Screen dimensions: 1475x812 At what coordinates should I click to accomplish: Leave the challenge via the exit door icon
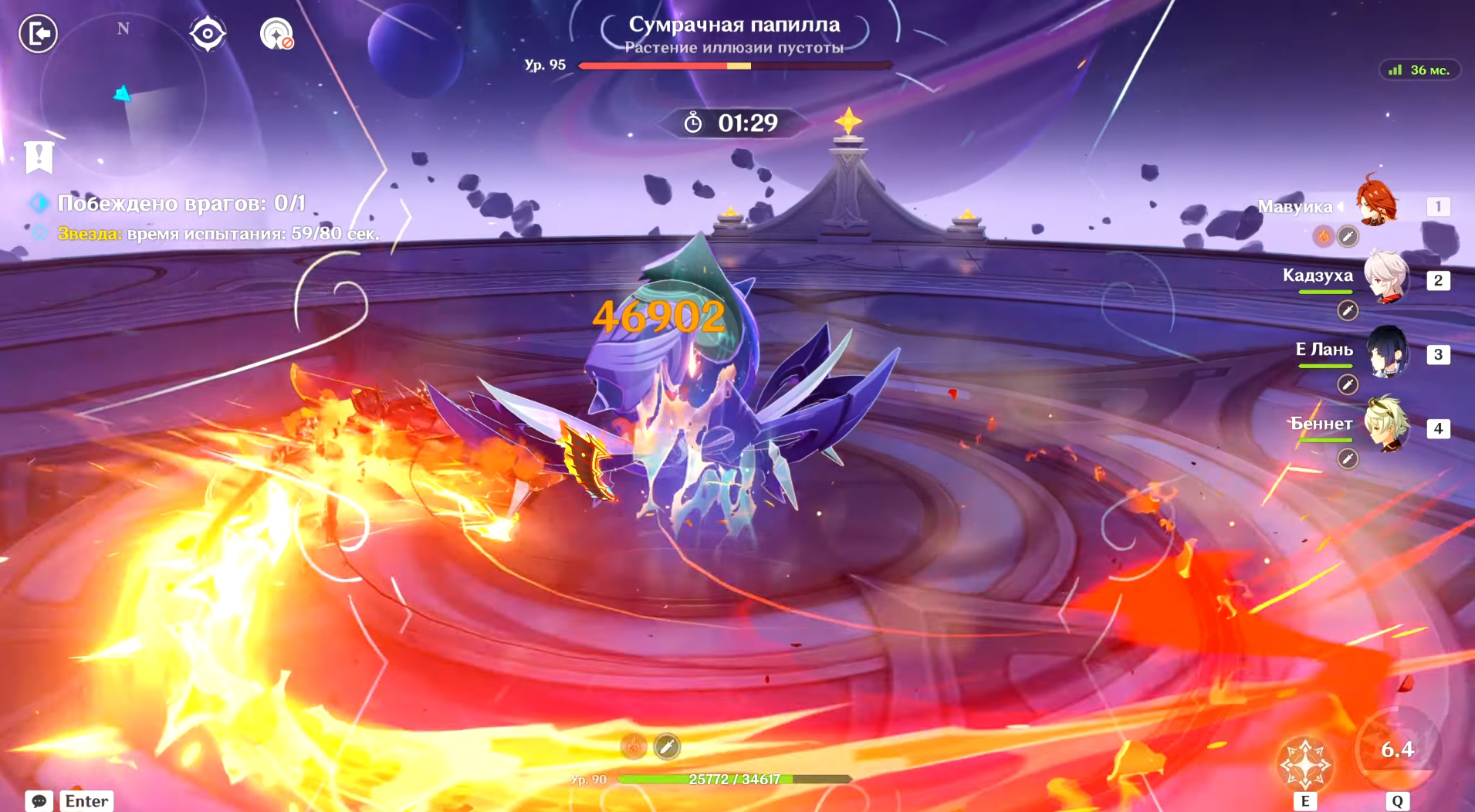click(38, 34)
